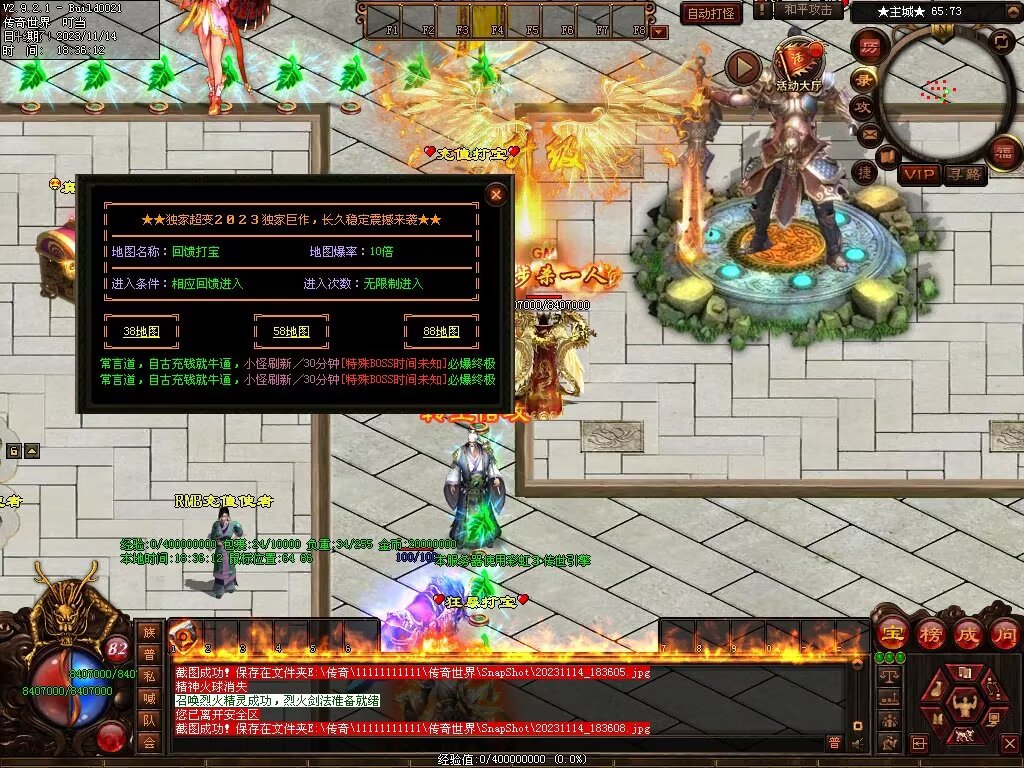Open the 宝 treasure shop orb

pos(891,634)
